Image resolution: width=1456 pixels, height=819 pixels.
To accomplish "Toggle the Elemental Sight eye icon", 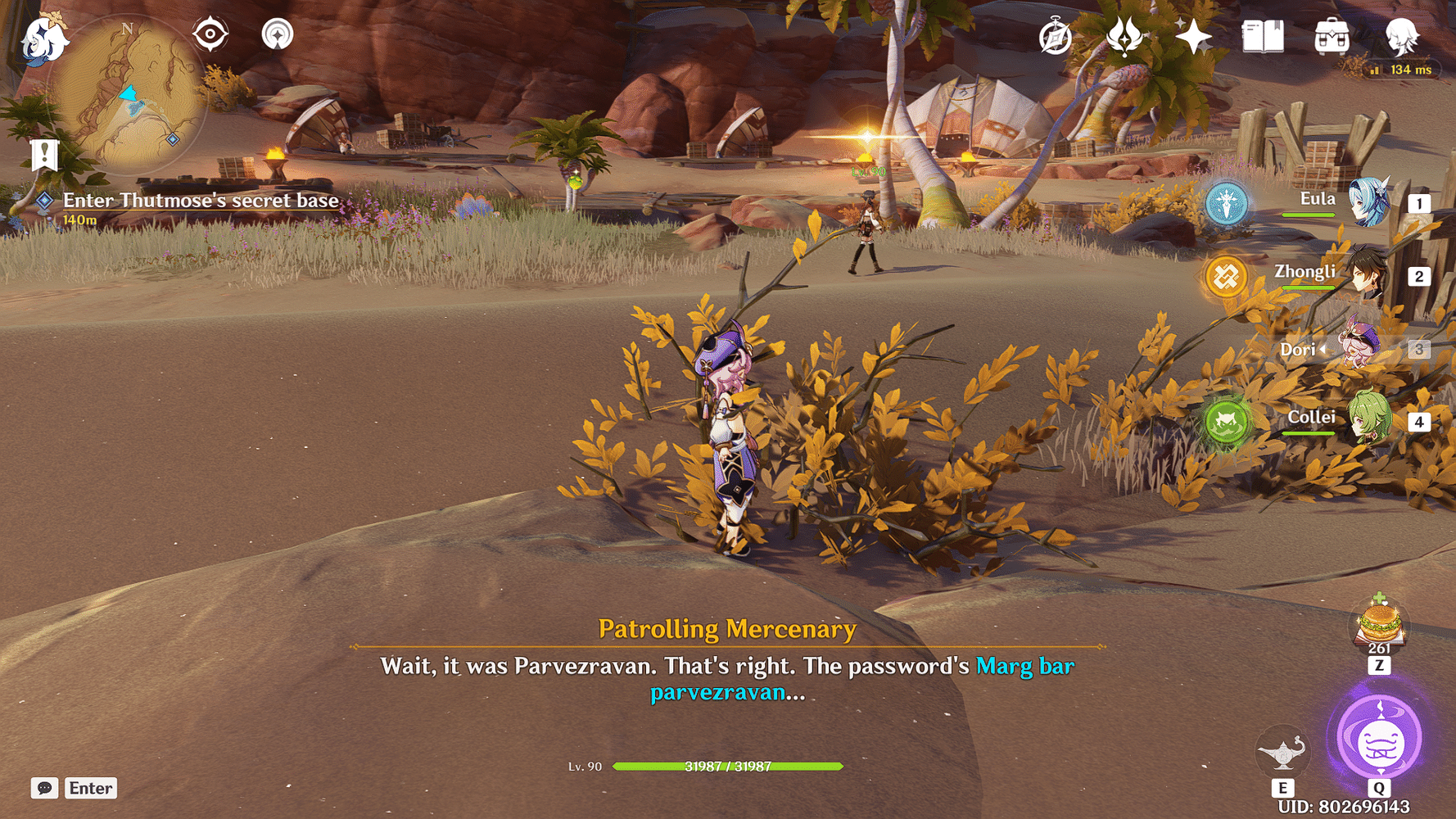I will click(x=210, y=35).
